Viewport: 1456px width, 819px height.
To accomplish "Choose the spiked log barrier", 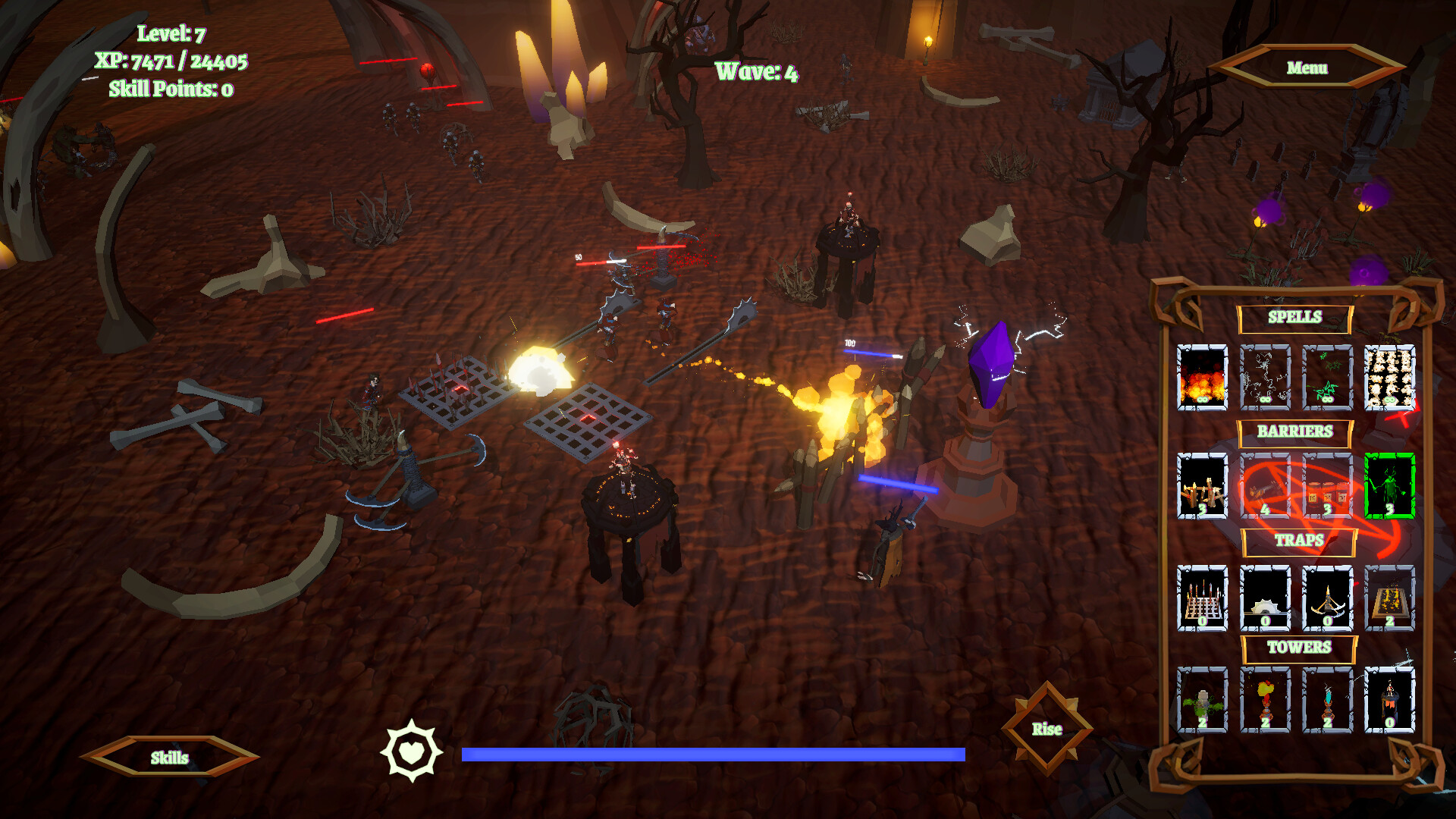I will (1265, 486).
